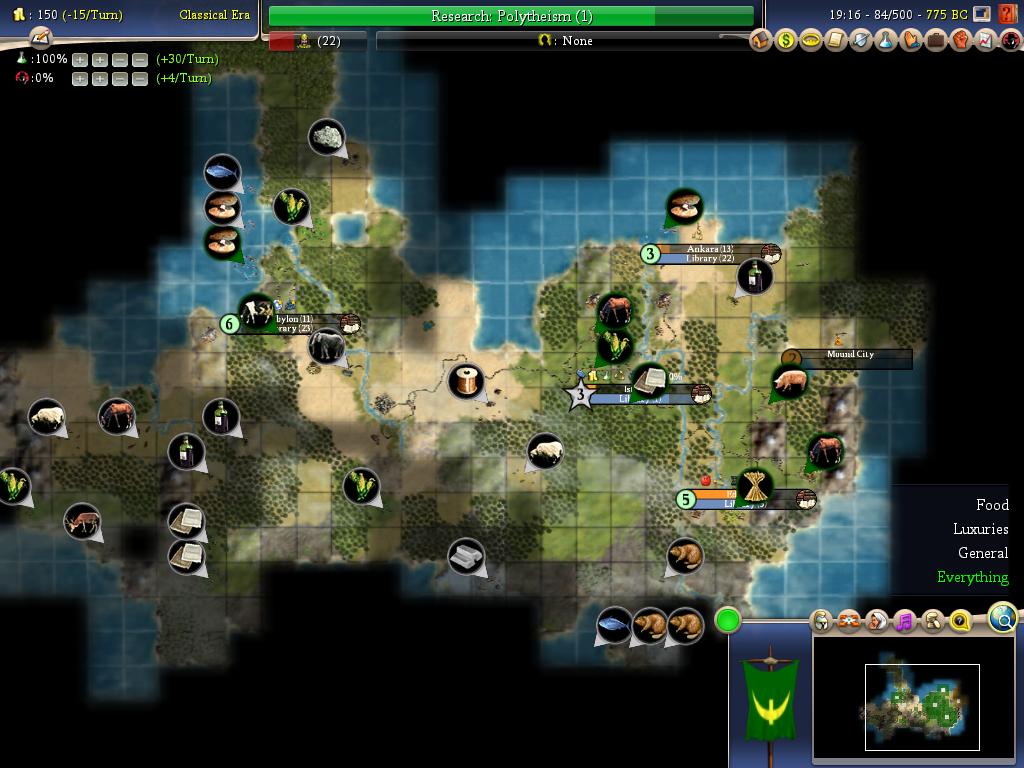Show only Food resources
This screenshot has height=768, width=1024.
(x=992, y=505)
